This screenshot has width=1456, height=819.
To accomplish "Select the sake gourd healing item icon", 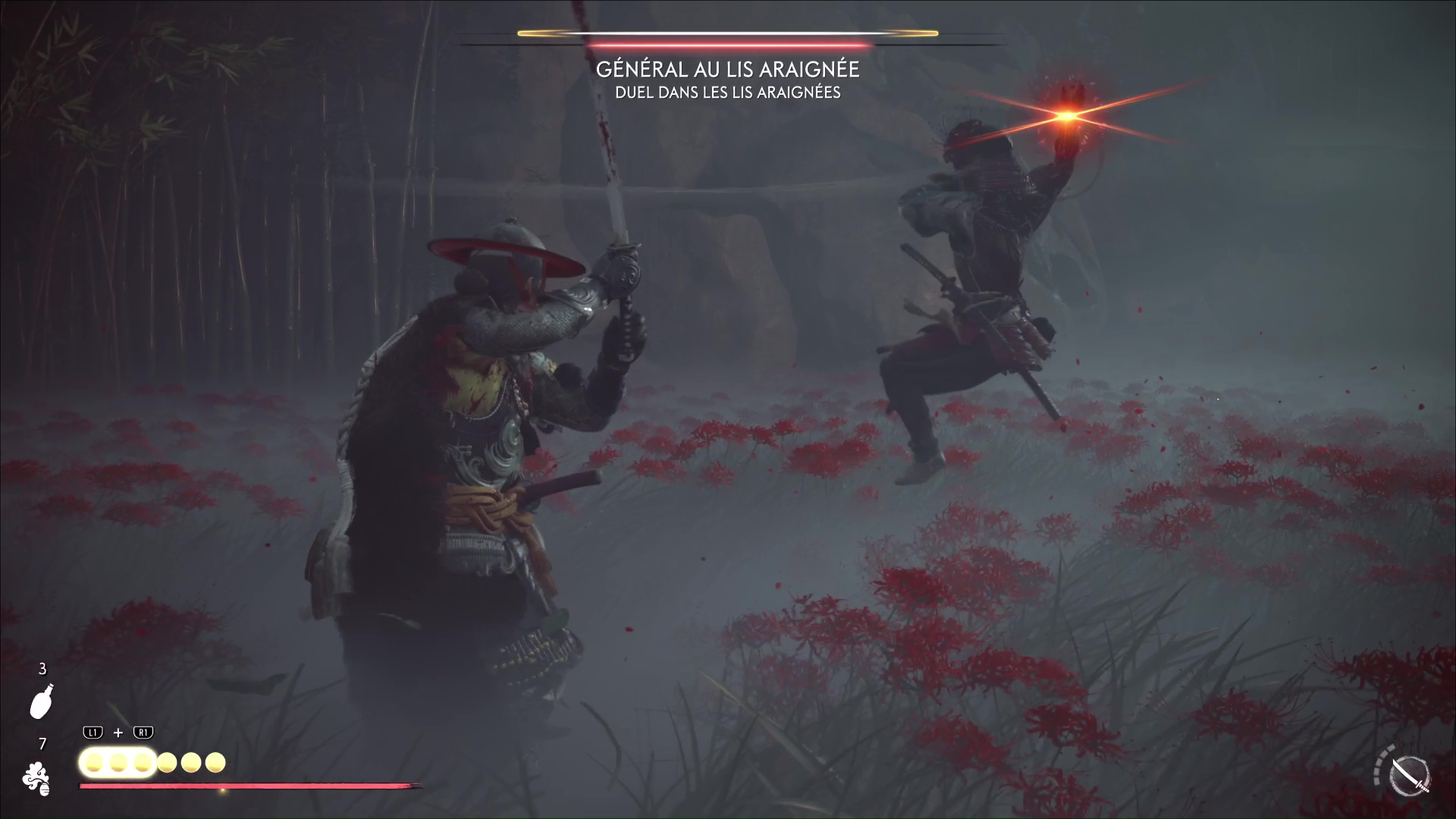I will (x=42, y=701).
